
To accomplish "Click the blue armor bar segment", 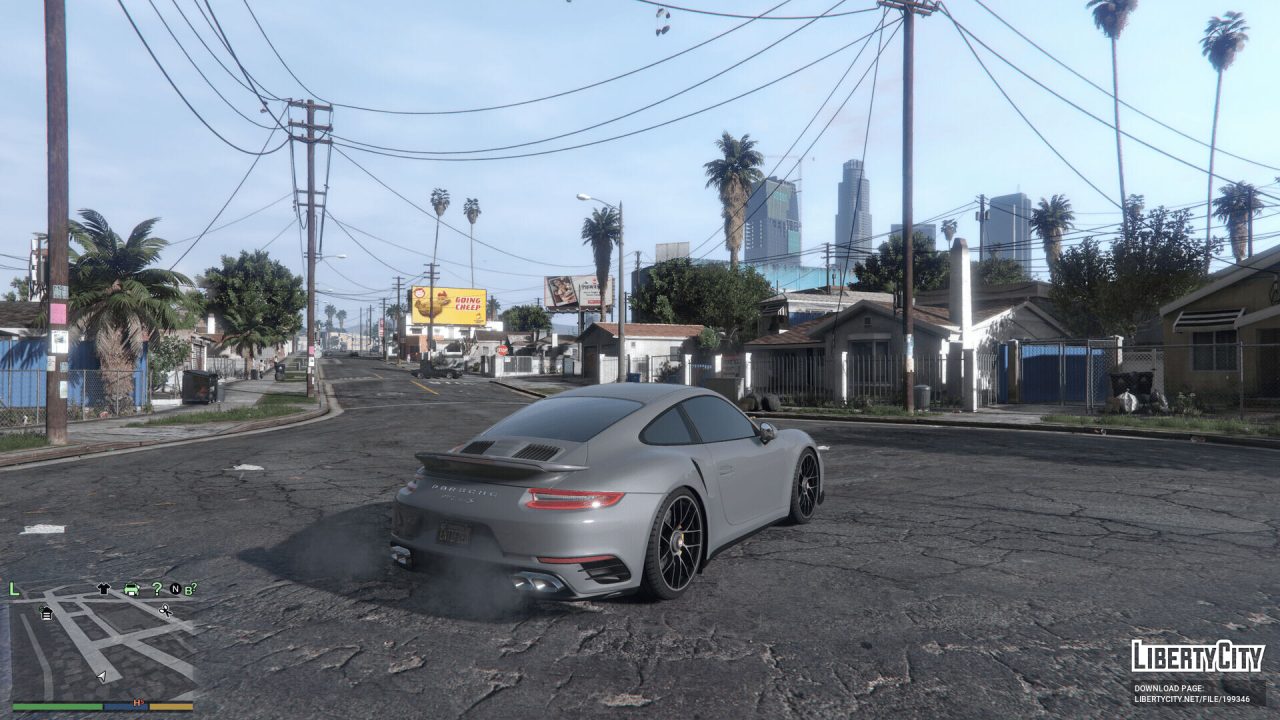I will (x=126, y=706).
